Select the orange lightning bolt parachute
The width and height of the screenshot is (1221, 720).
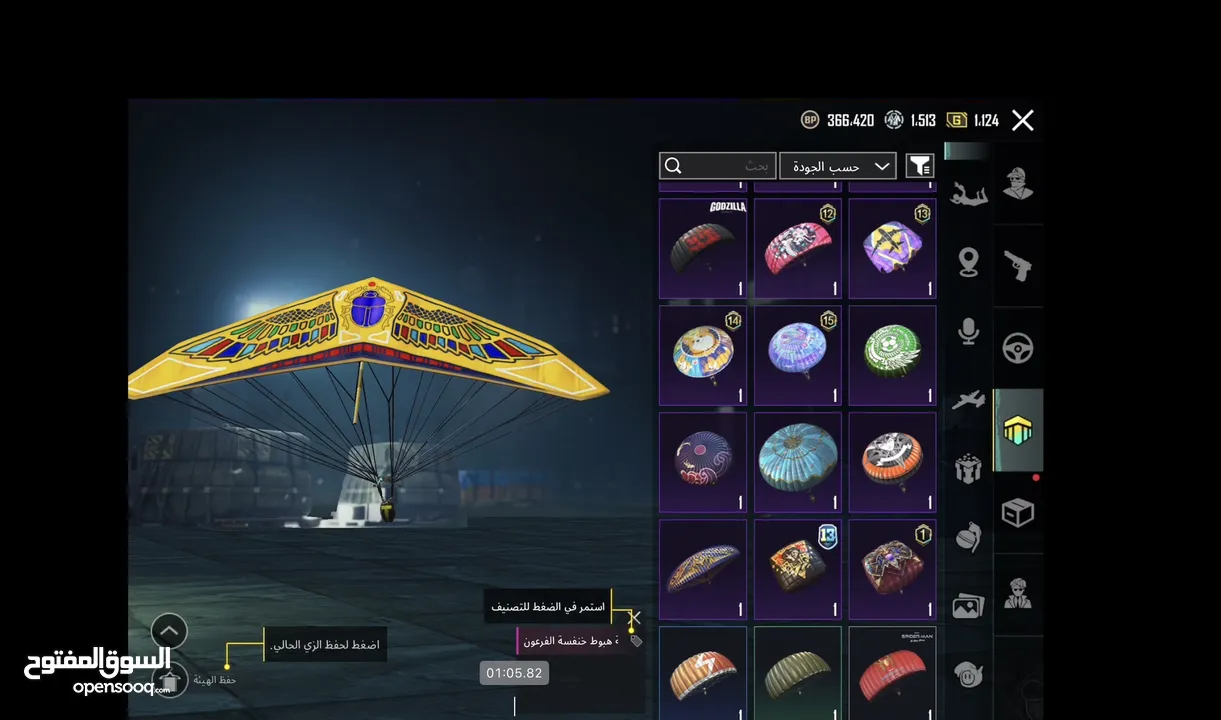(x=703, y=674)
